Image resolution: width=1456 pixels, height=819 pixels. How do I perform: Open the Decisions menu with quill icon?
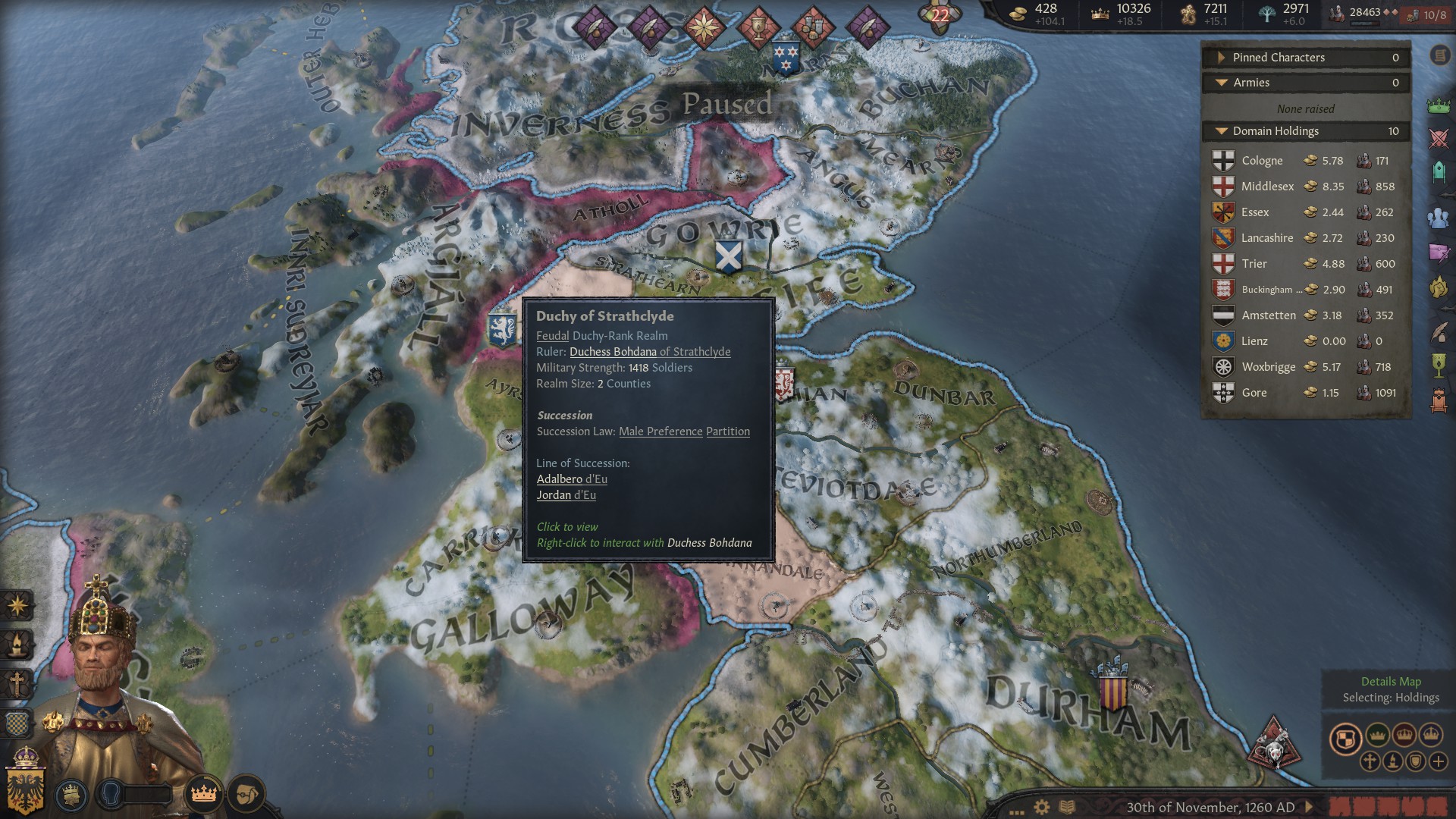(1438, 332)
